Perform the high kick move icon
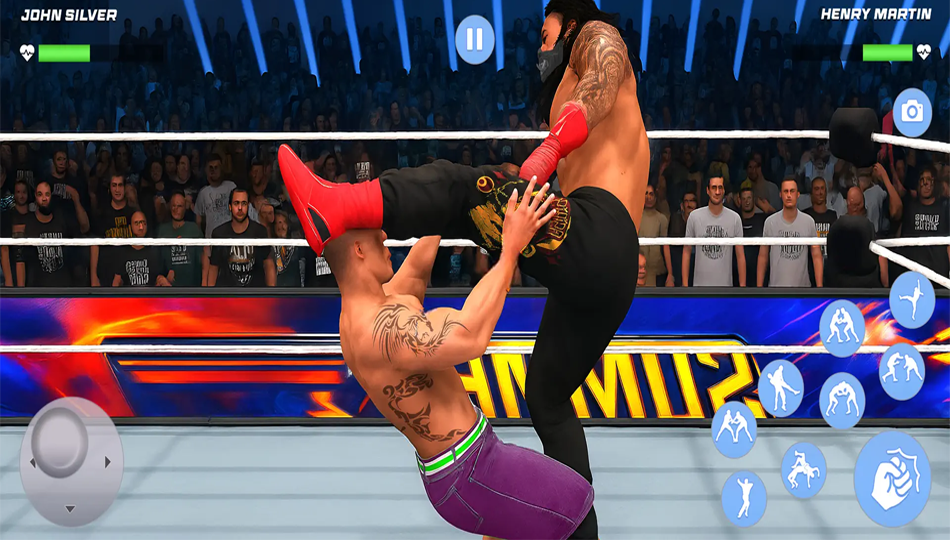 [912, 299]
